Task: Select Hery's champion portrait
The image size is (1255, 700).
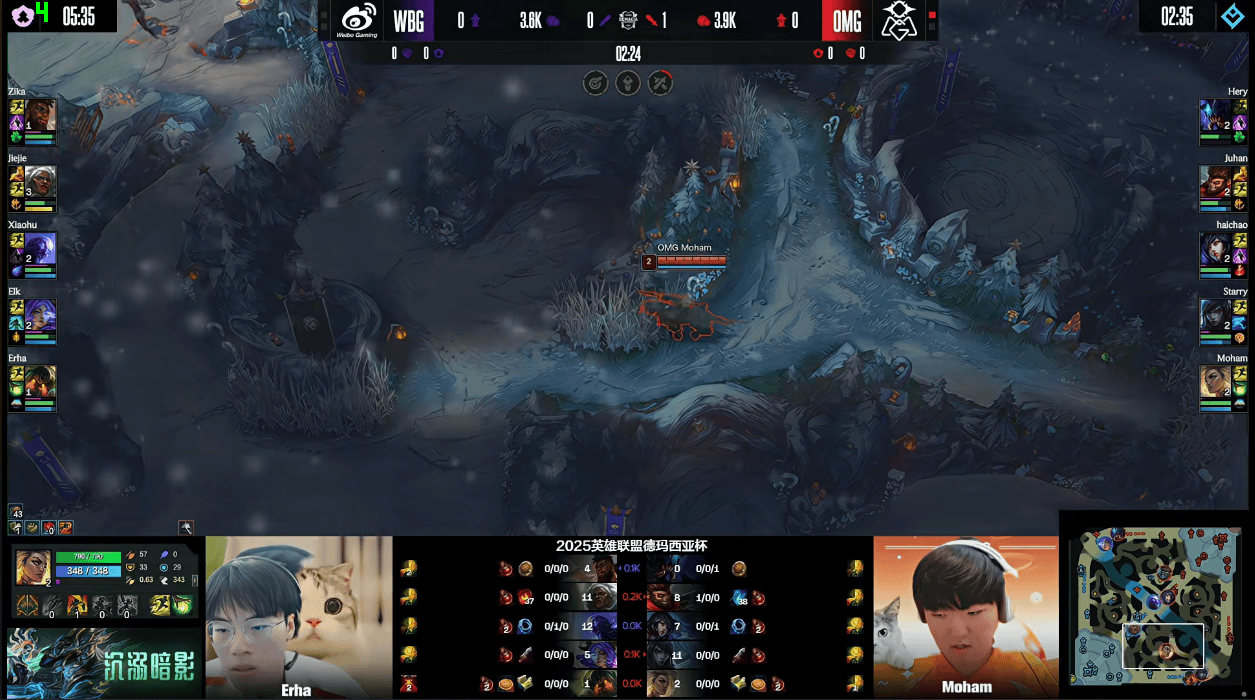Action: 1215,114
